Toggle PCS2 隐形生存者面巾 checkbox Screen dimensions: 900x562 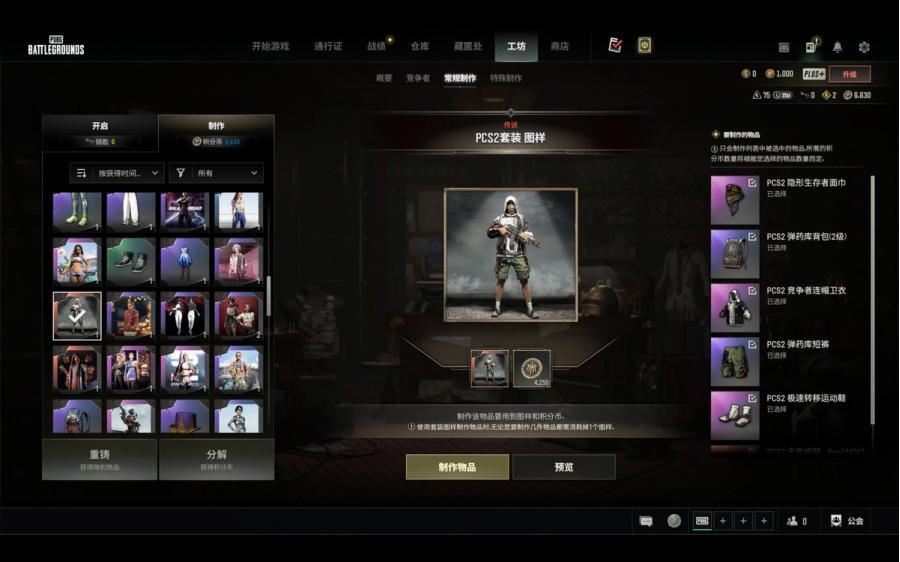coord(752,183)
